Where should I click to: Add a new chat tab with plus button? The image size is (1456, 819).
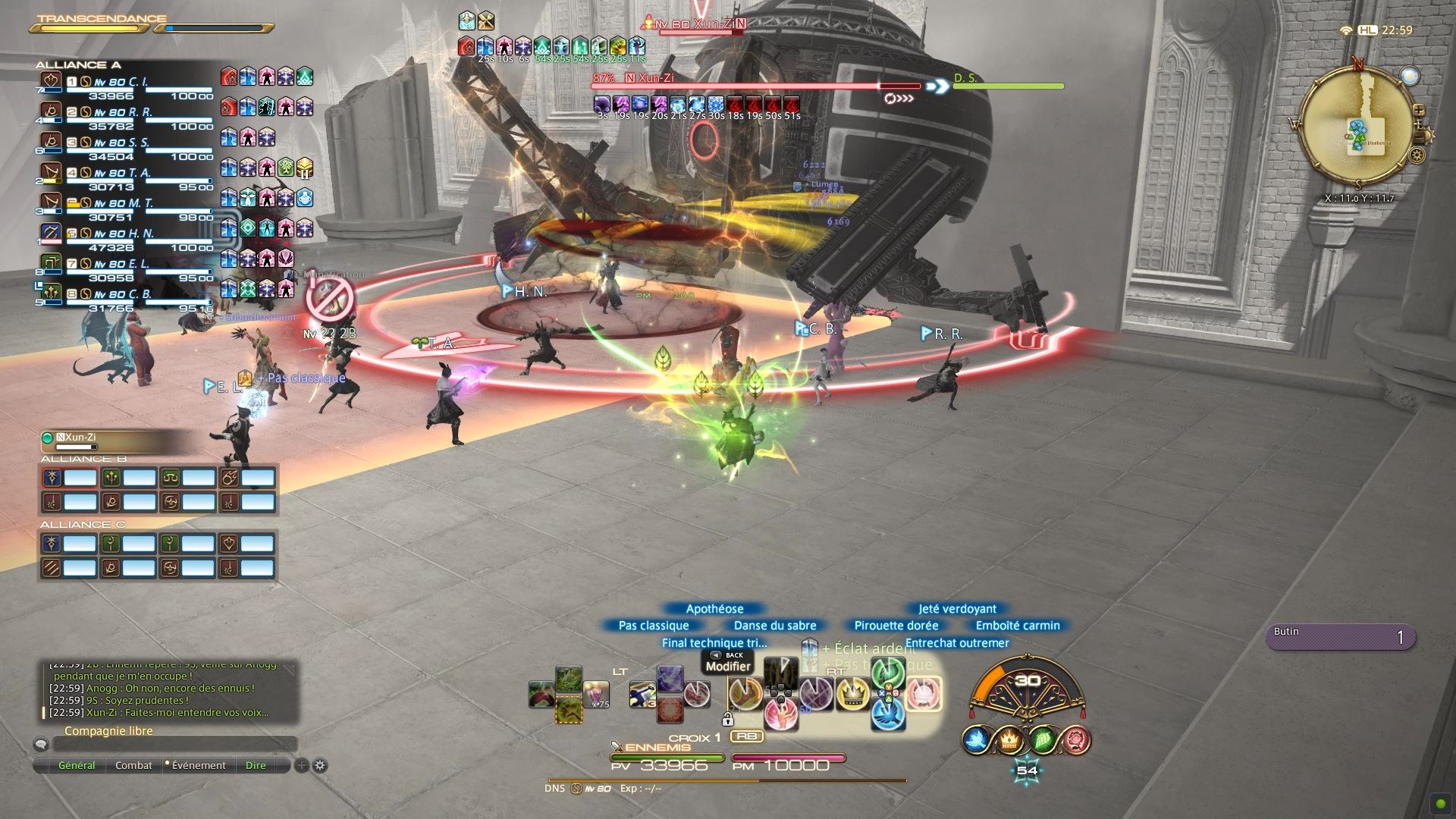tap(301, 766)
